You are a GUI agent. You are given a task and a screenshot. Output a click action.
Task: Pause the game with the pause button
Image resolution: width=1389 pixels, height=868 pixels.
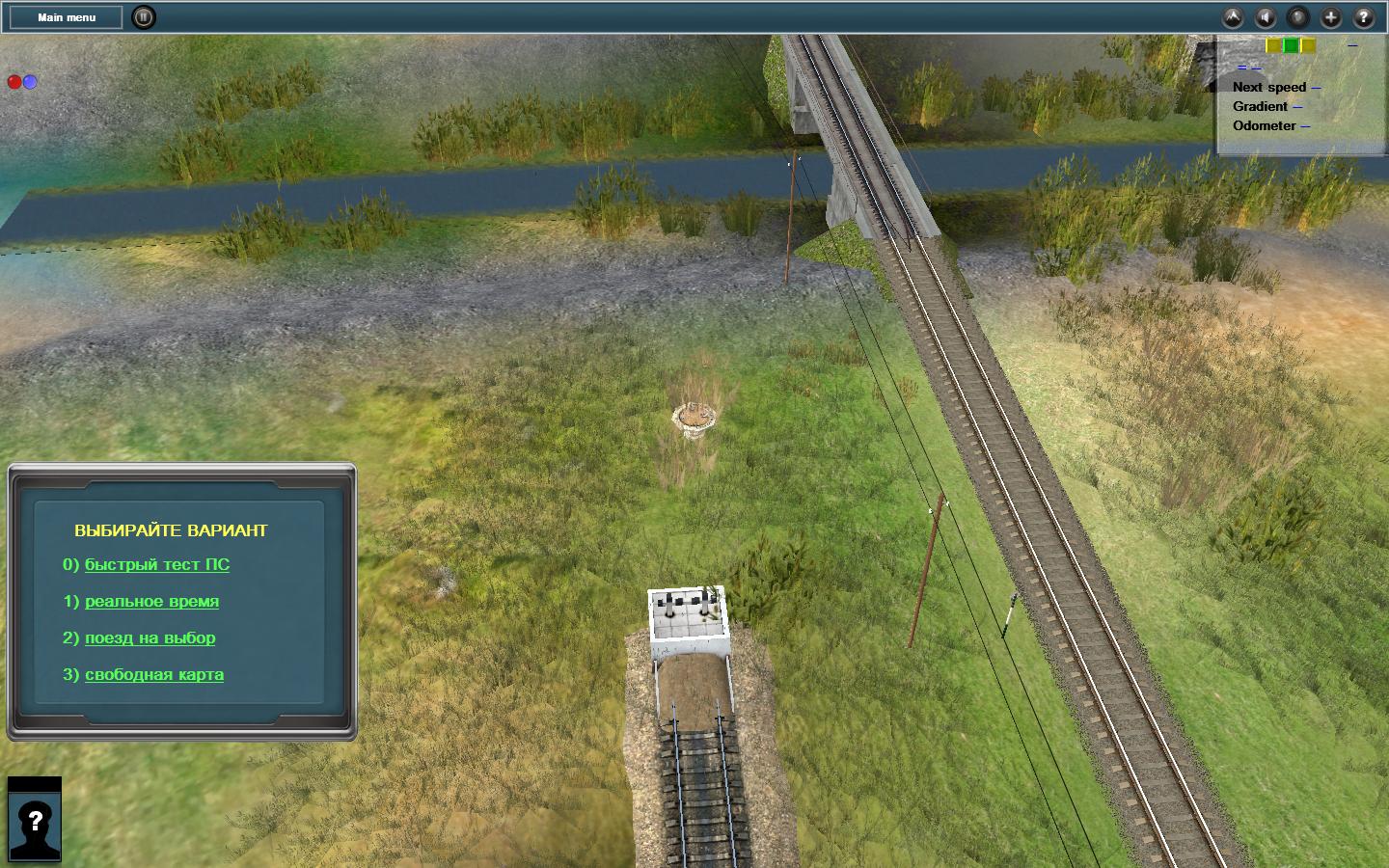[143, 17]
